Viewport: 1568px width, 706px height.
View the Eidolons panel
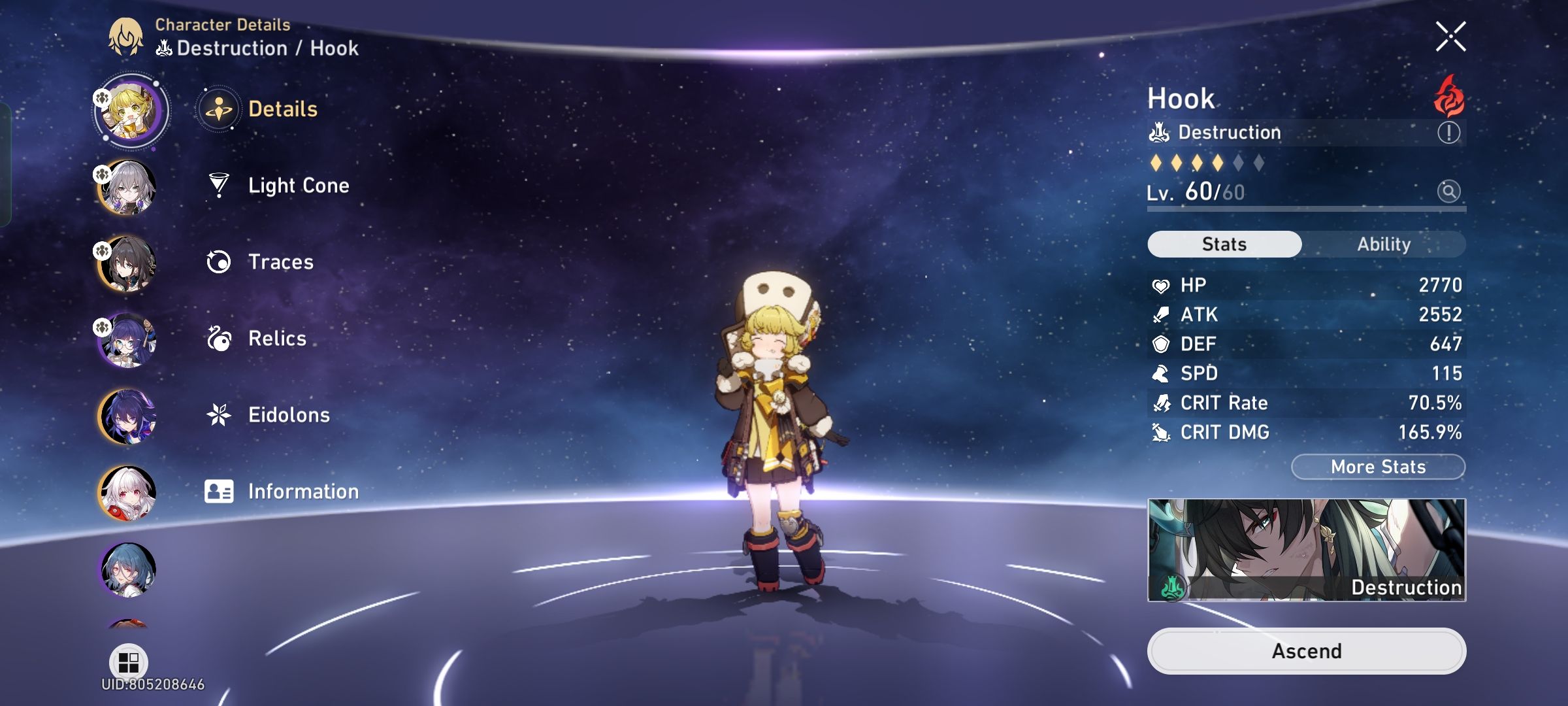coord(288,414)
